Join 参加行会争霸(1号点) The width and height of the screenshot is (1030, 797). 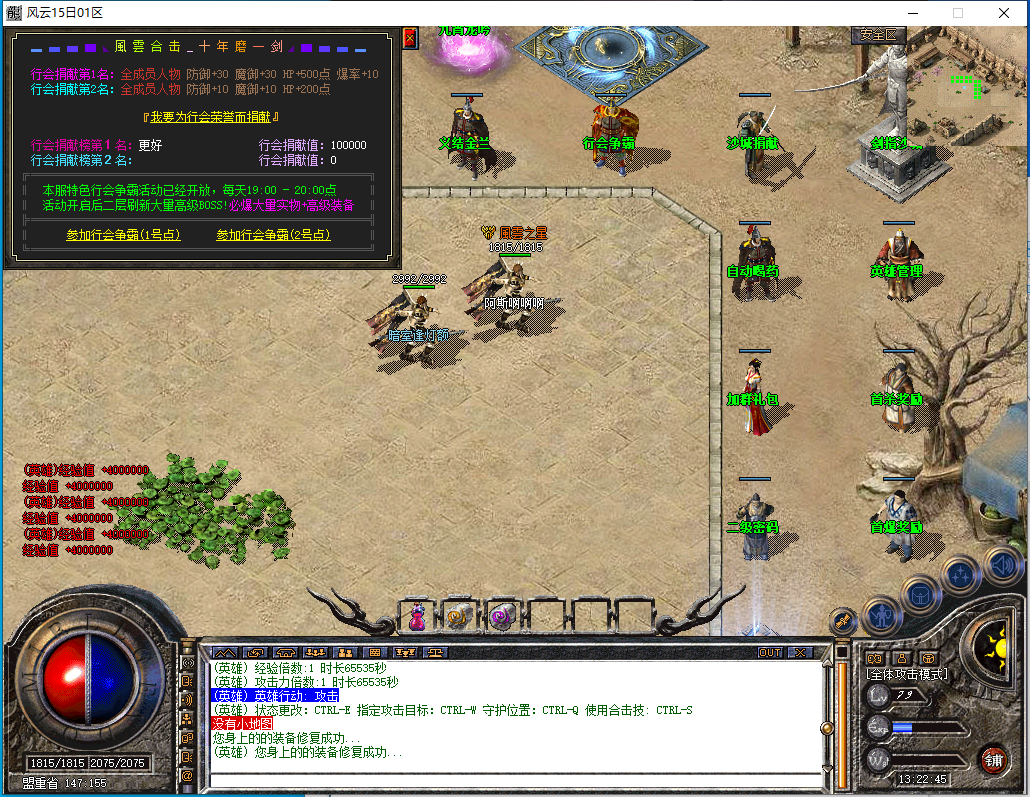point(123,235)
